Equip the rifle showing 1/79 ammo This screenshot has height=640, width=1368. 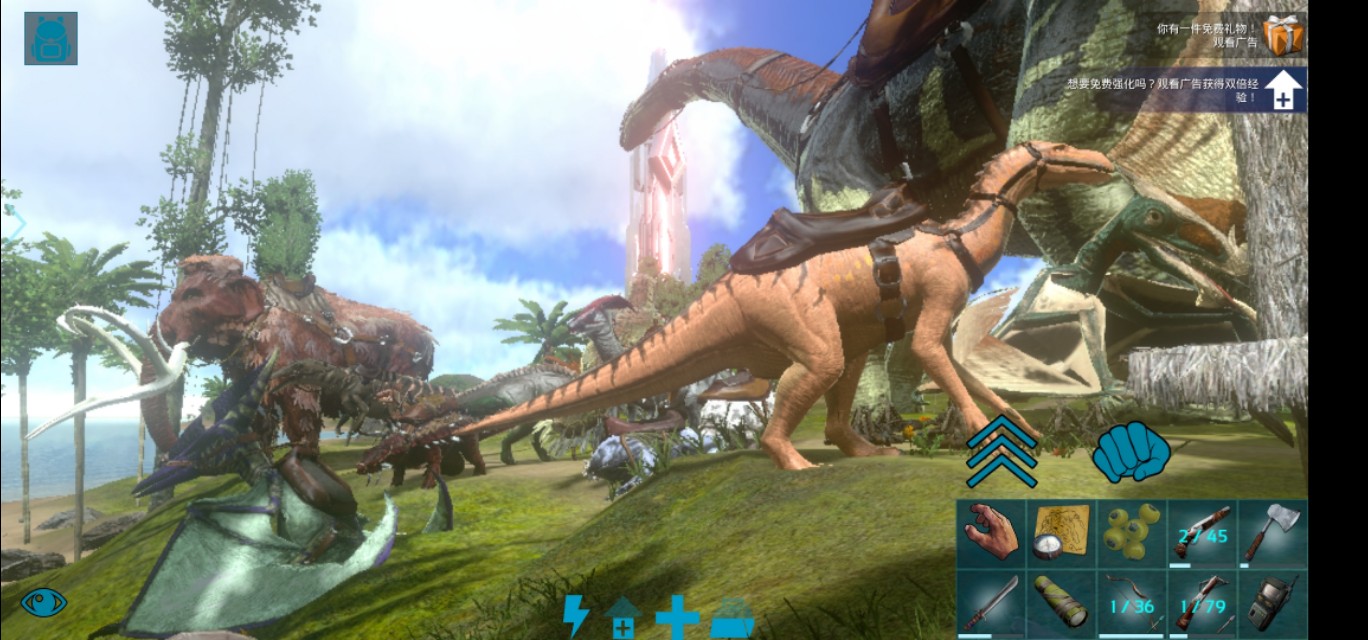pos(1201,602)
